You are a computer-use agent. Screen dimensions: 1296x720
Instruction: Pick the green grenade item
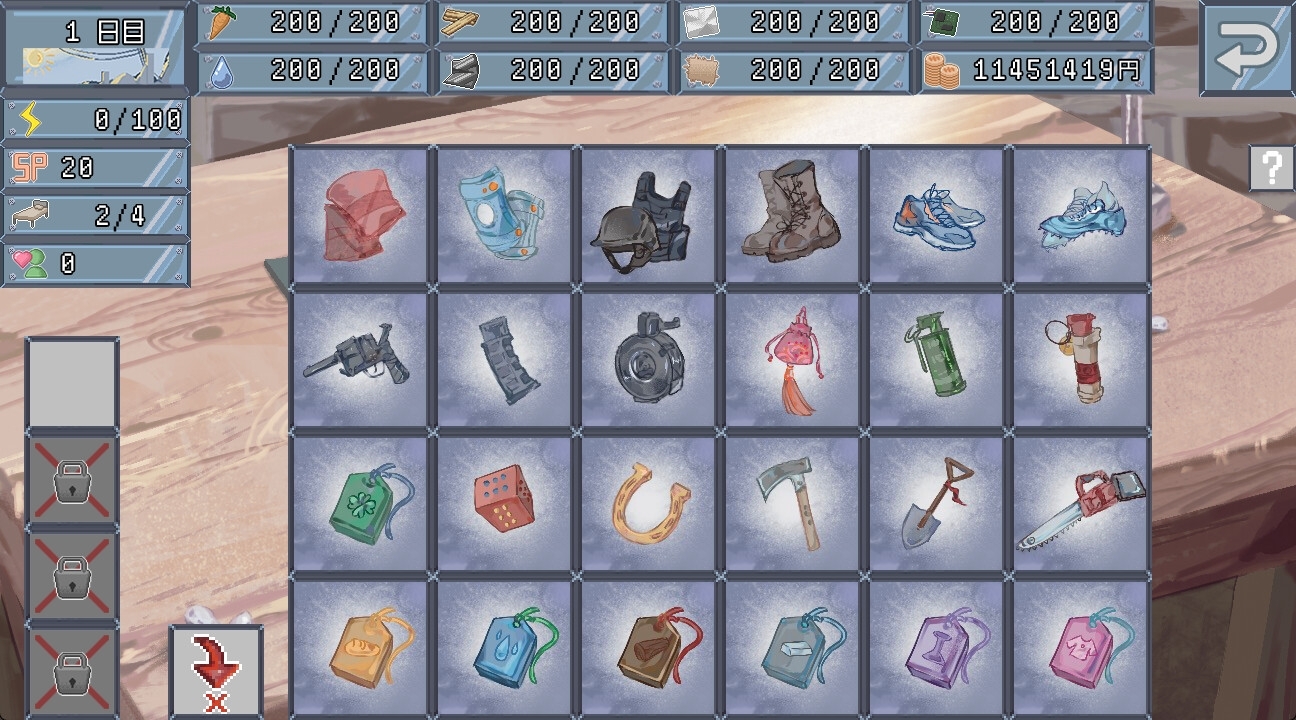(937, 360)
